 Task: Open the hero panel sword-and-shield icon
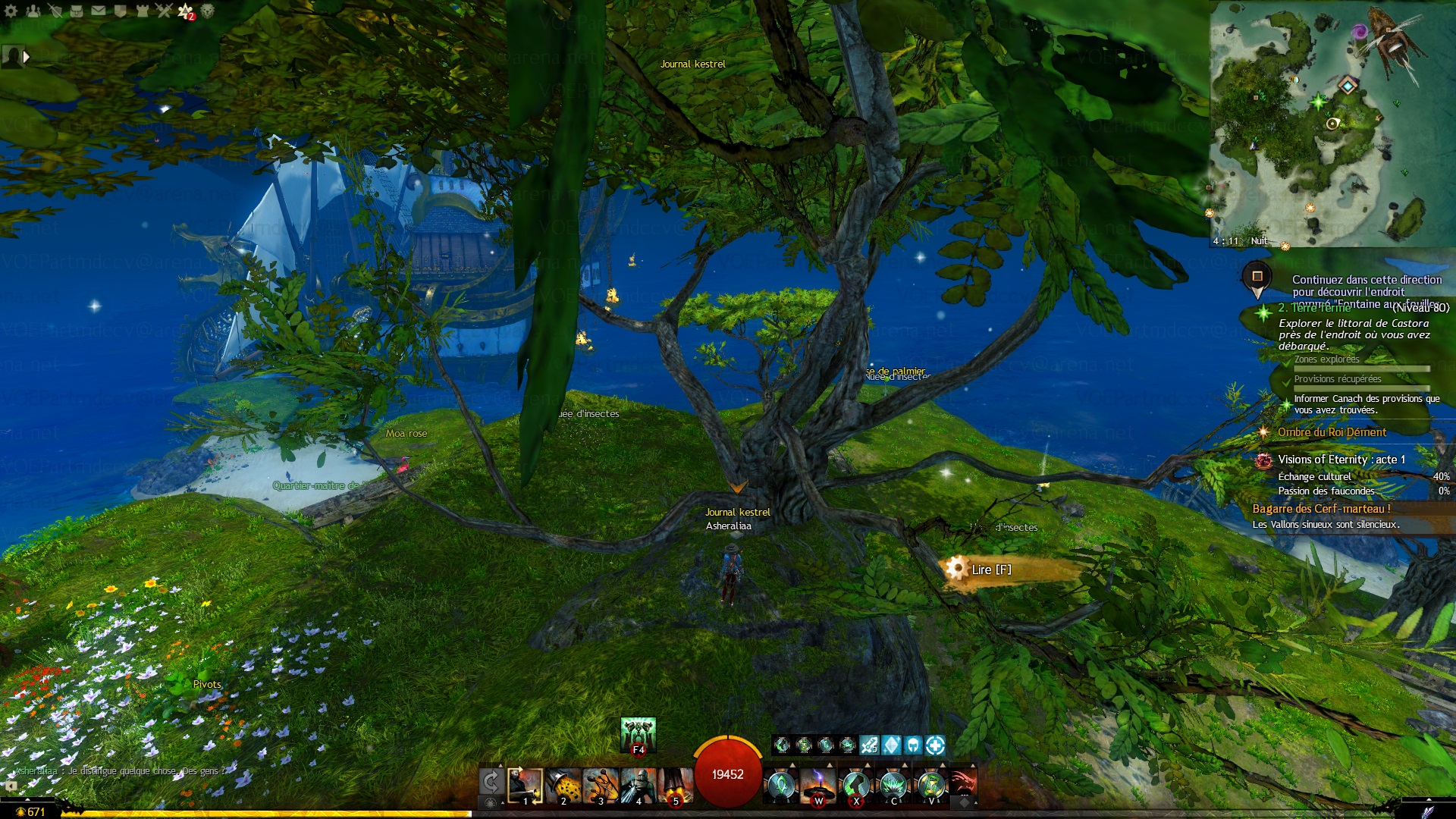pyautogui.click(x=55, y=11)
